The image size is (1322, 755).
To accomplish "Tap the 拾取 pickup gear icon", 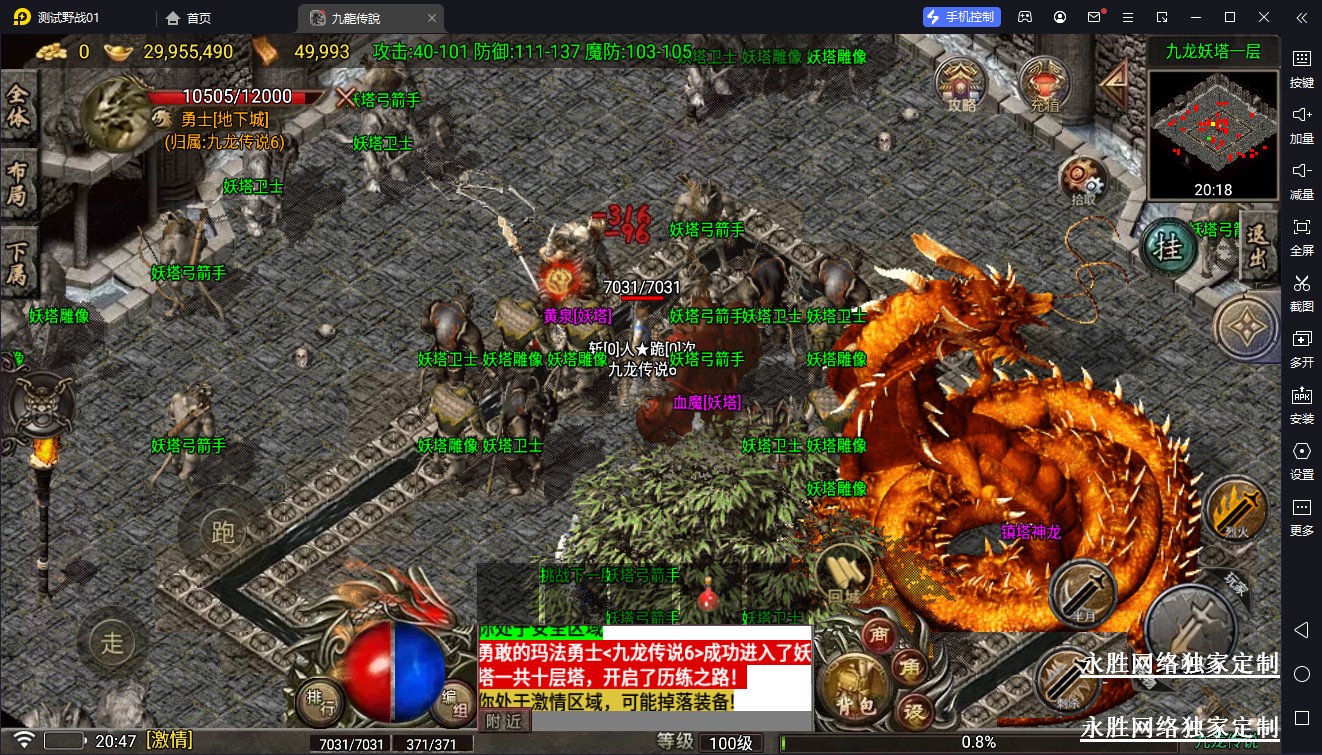I will tap(1083, 181).
